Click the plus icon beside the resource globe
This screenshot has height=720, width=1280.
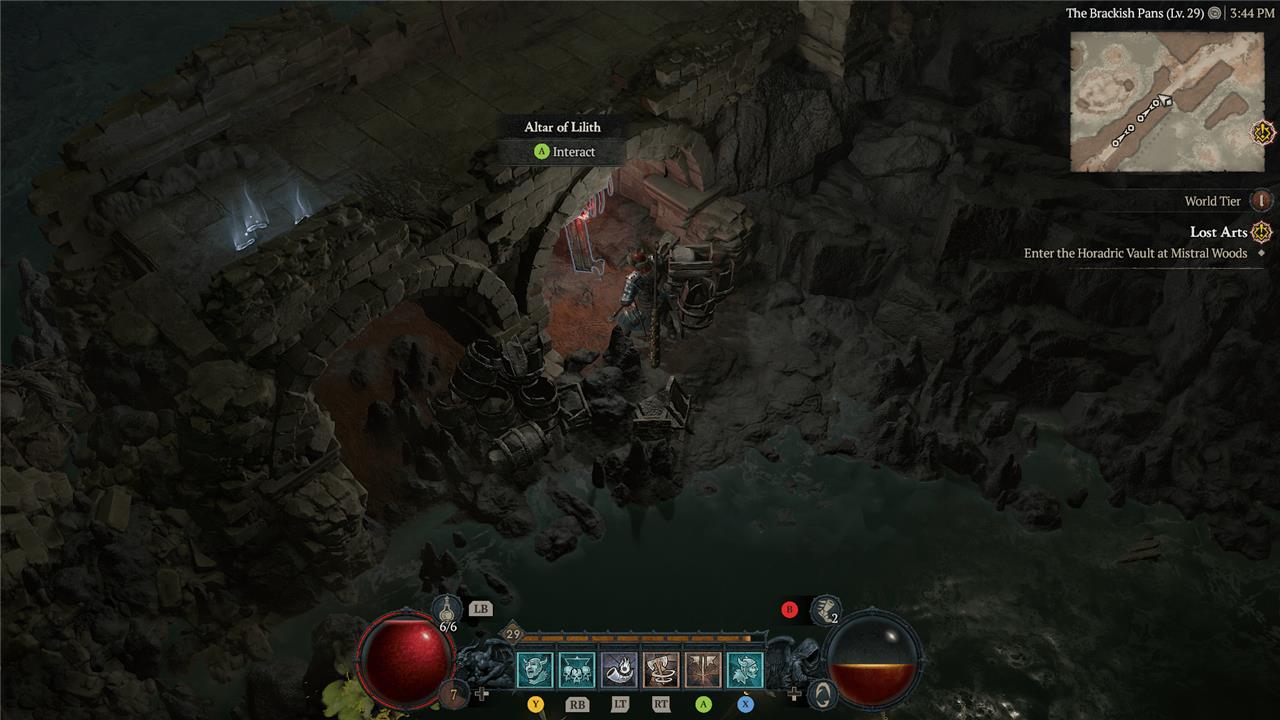point(795,693)
